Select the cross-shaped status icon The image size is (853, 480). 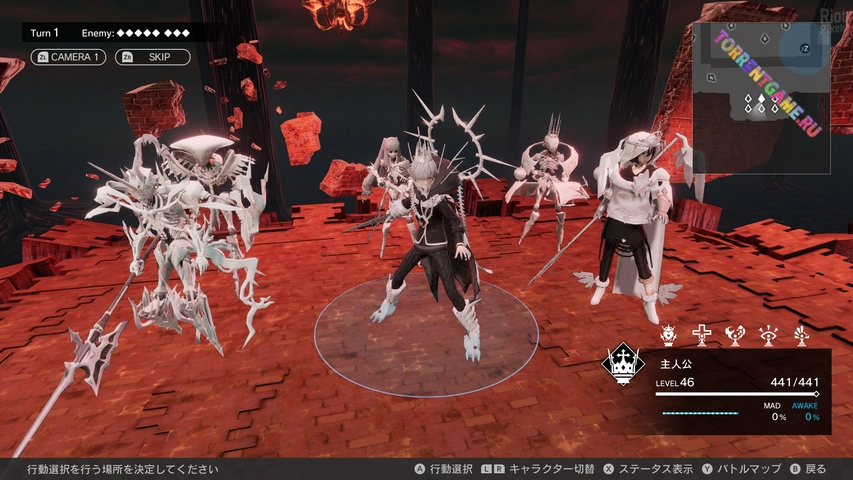point(702,335)
